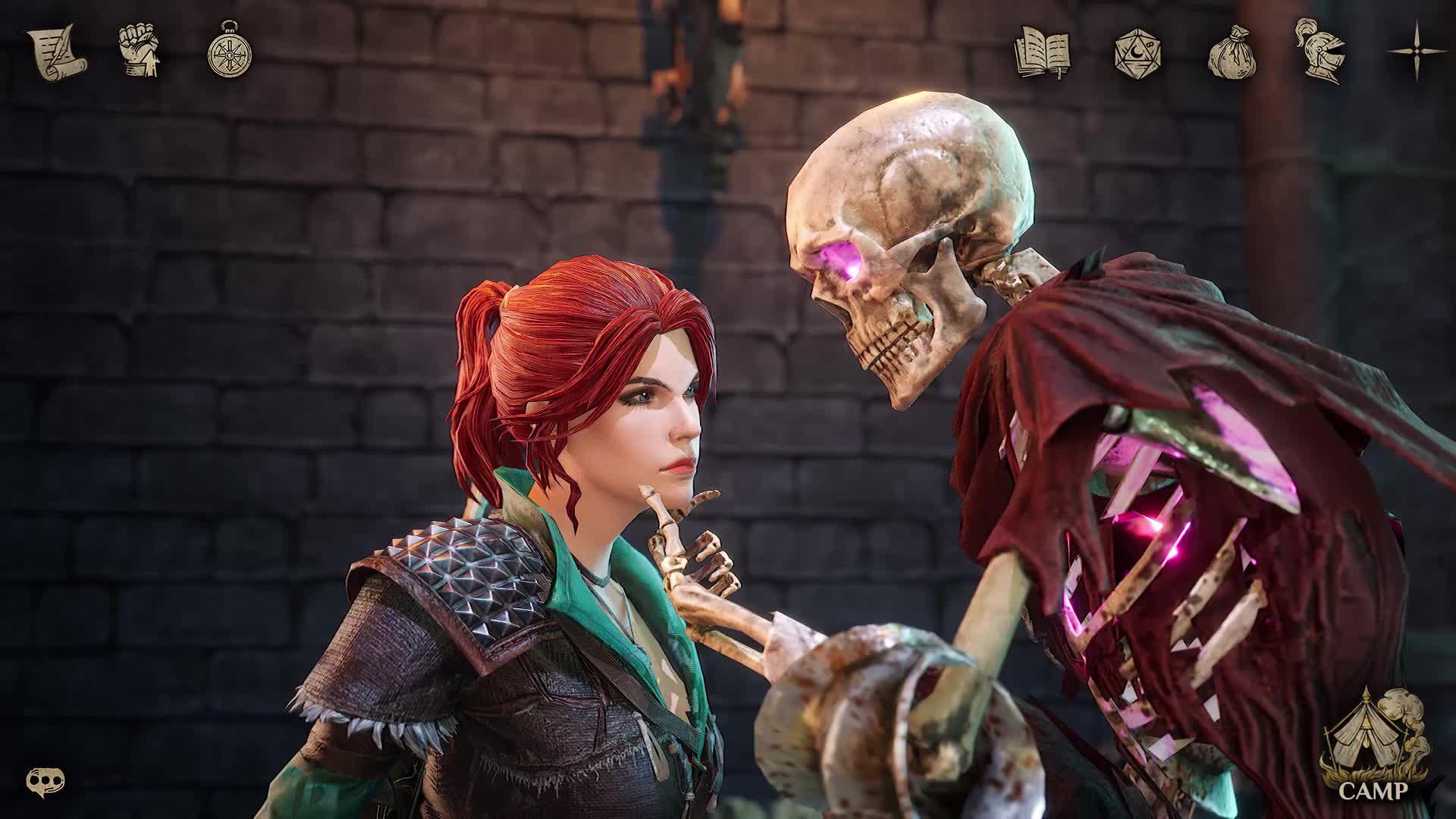
Task: Select the twenty-sided dice icon
Action: 1135,52
